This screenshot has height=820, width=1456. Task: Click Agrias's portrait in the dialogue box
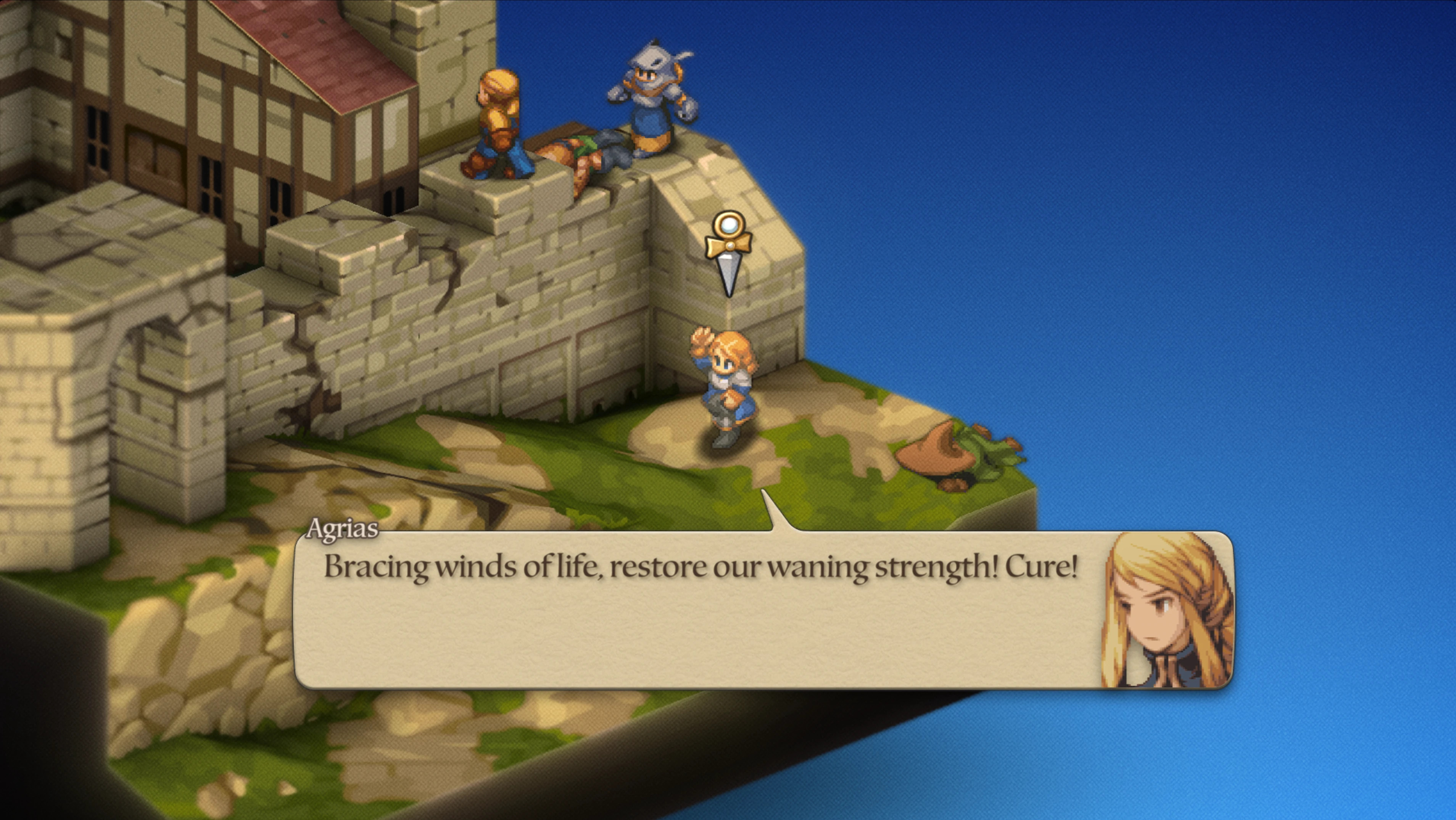tap(1167, 611)
